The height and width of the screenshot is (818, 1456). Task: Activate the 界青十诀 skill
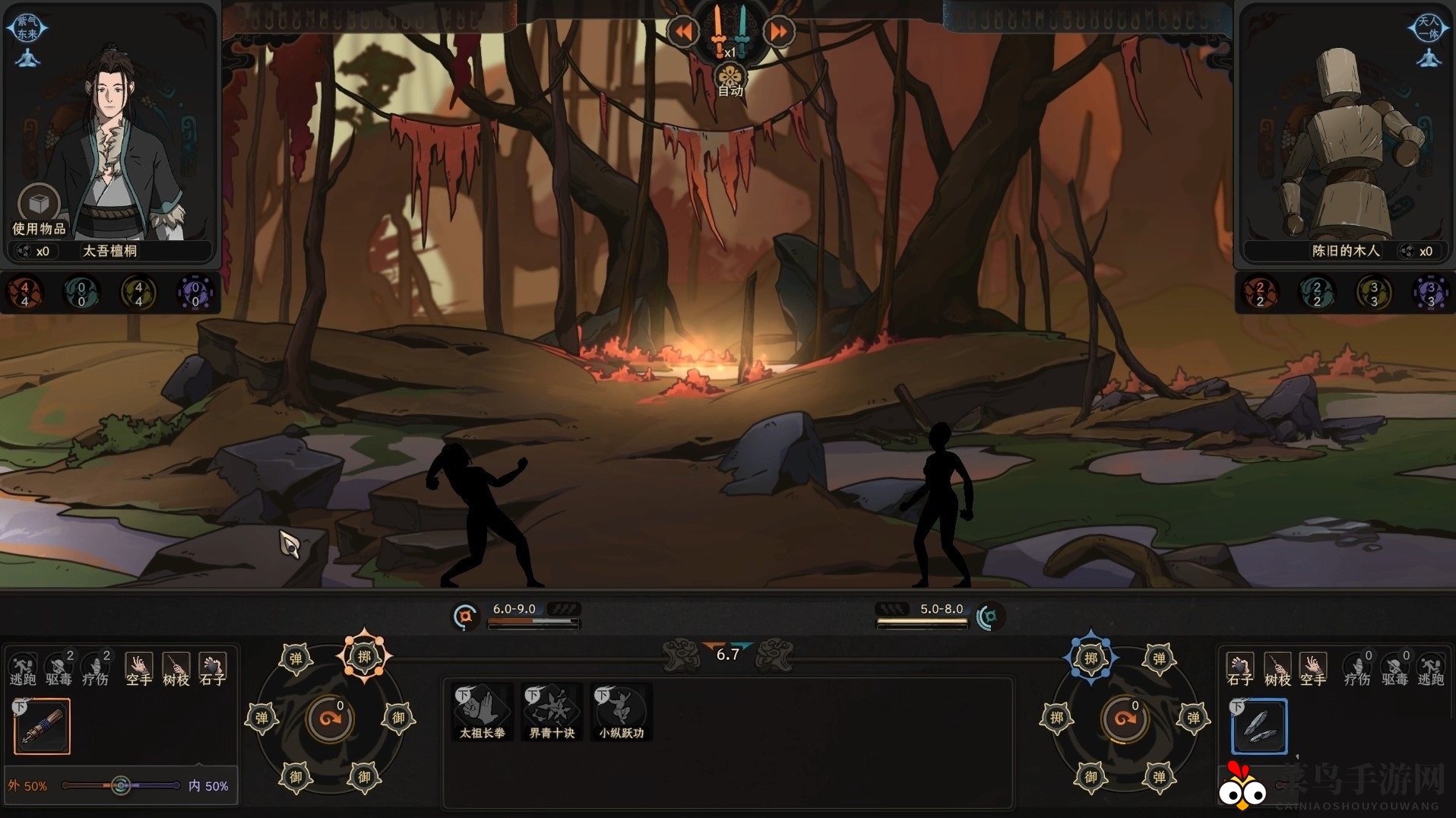(552, 712)
